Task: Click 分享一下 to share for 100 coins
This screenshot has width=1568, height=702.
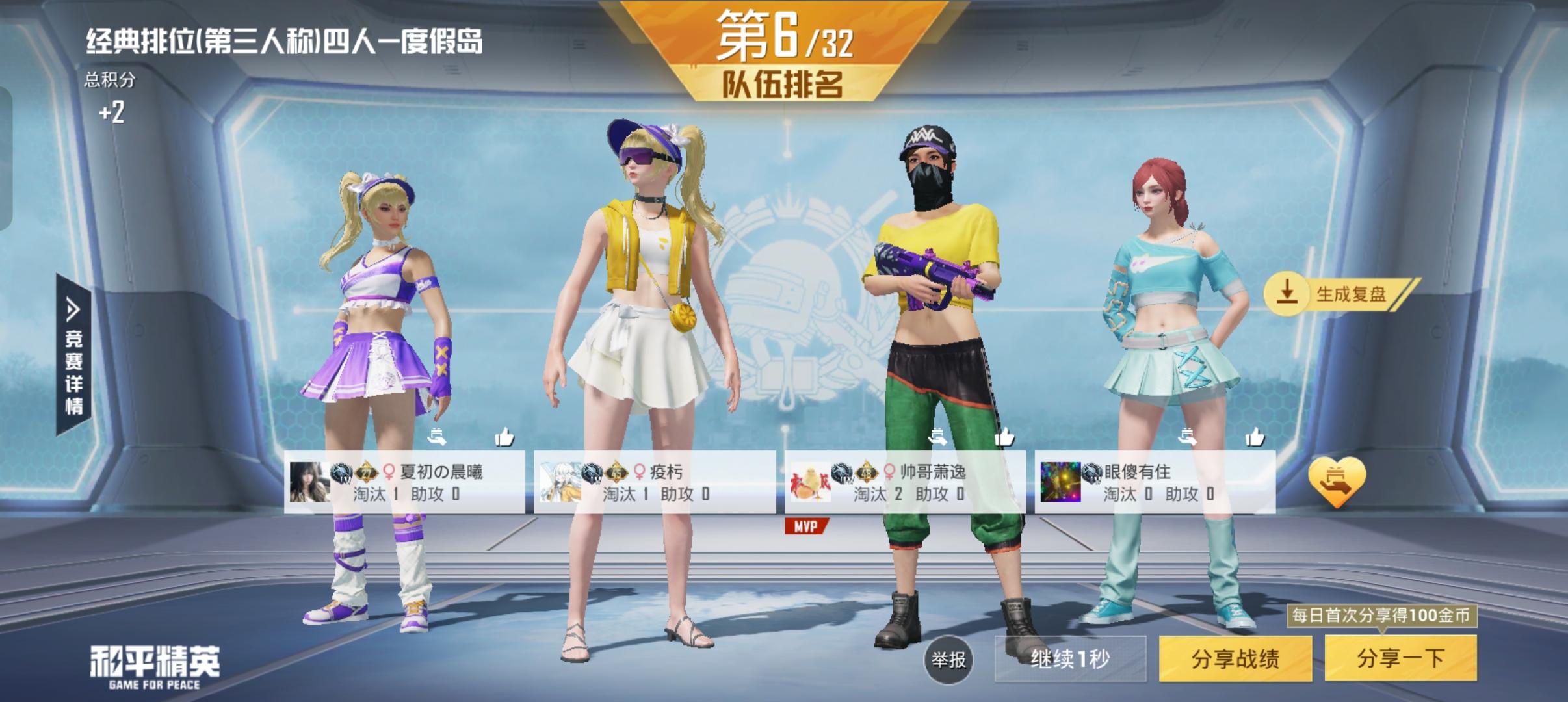Action: (x=1402, y=658)
